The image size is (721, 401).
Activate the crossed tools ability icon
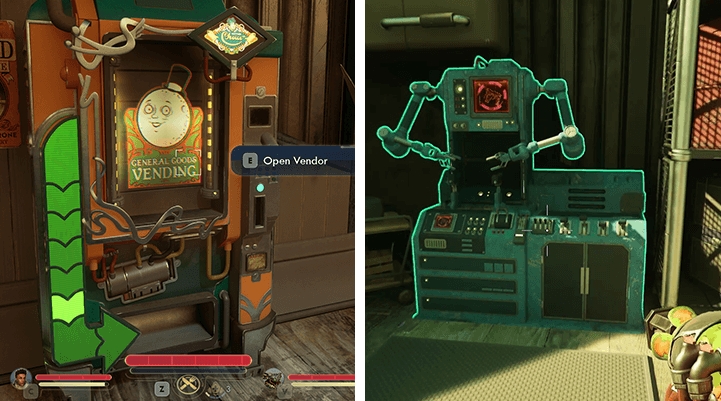[190, 383]
